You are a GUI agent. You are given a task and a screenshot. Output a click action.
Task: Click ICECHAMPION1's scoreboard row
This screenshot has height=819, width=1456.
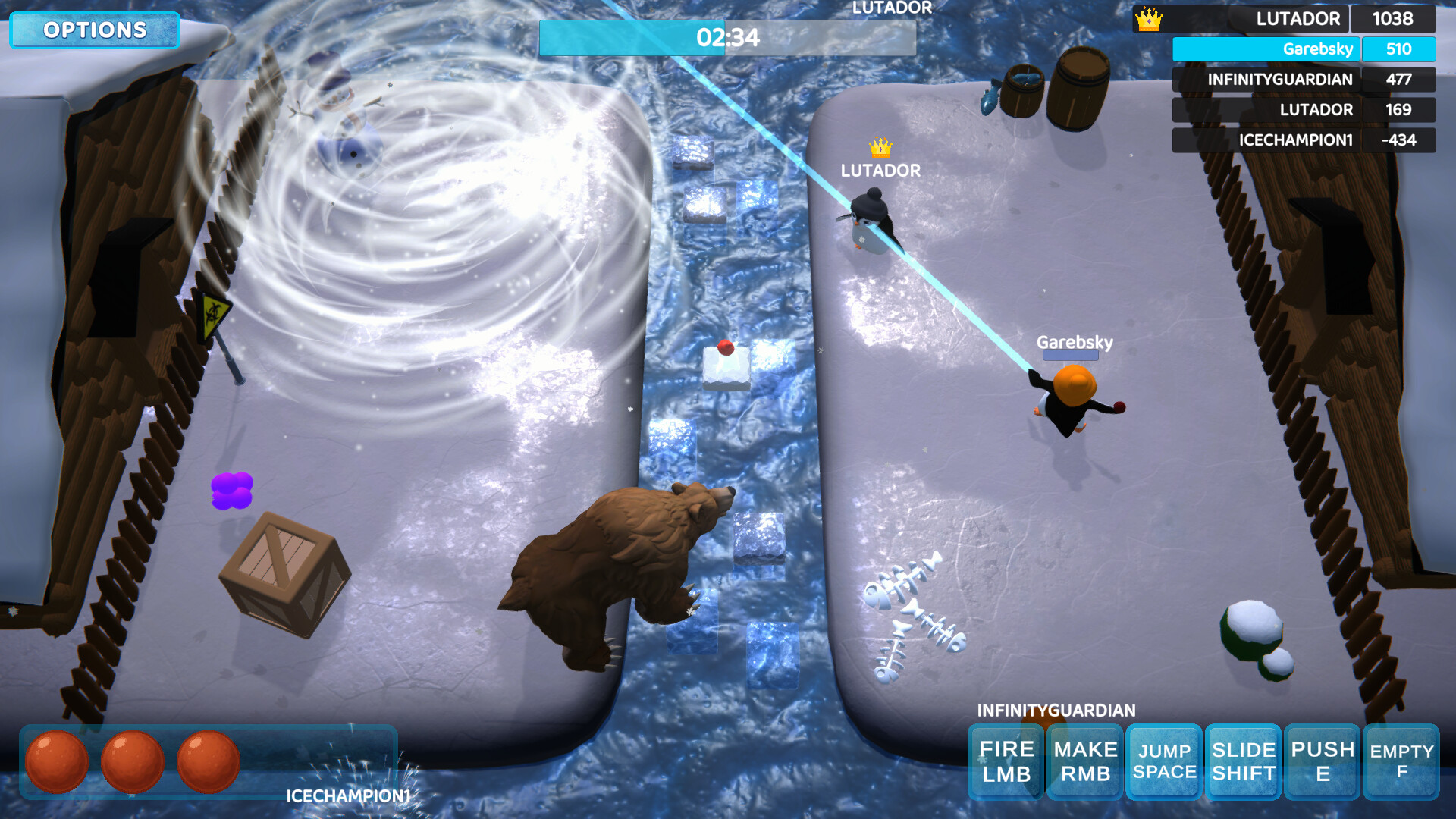coord(1304,140)
